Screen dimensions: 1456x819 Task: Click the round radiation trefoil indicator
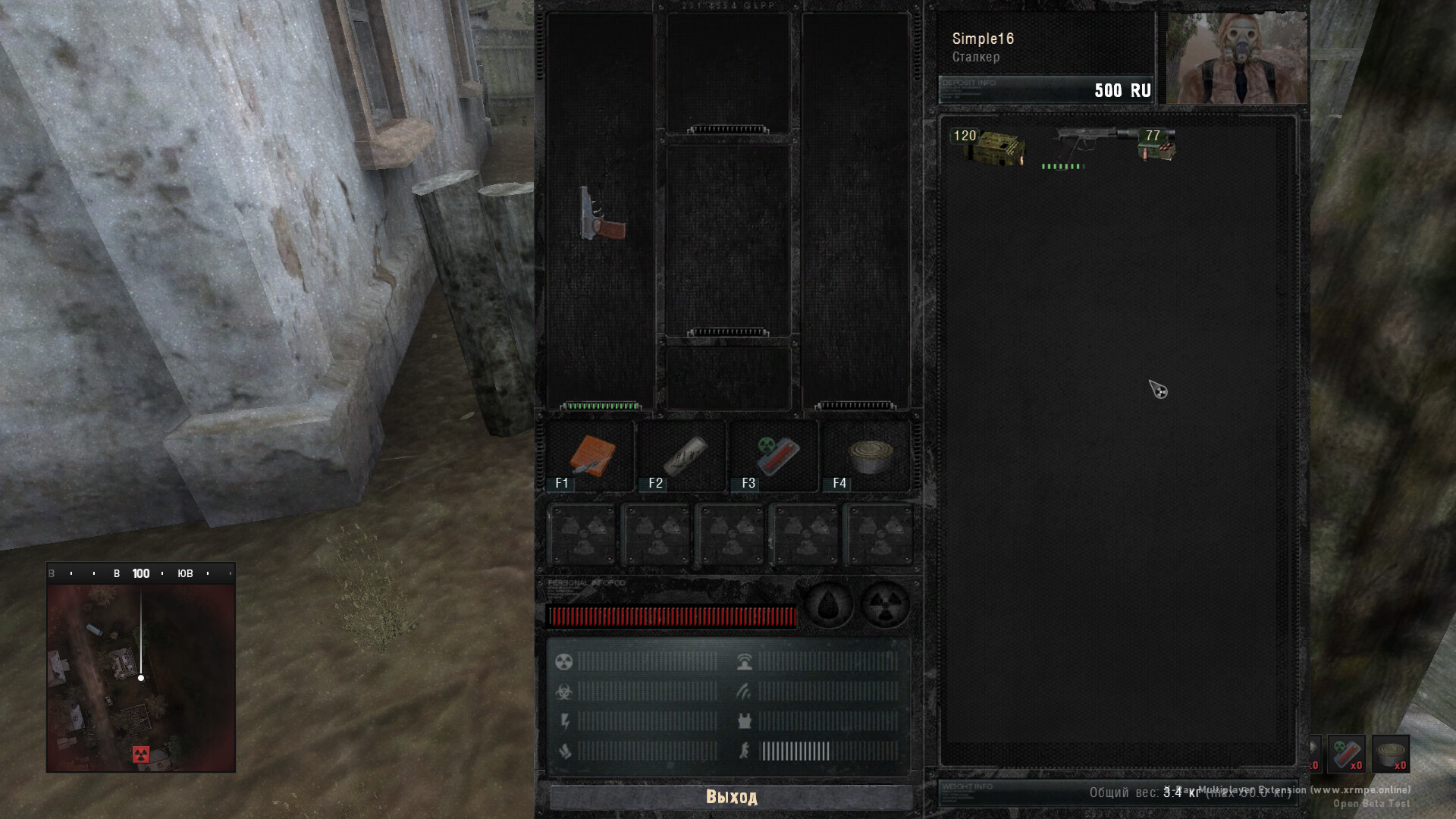click(885, 606)
